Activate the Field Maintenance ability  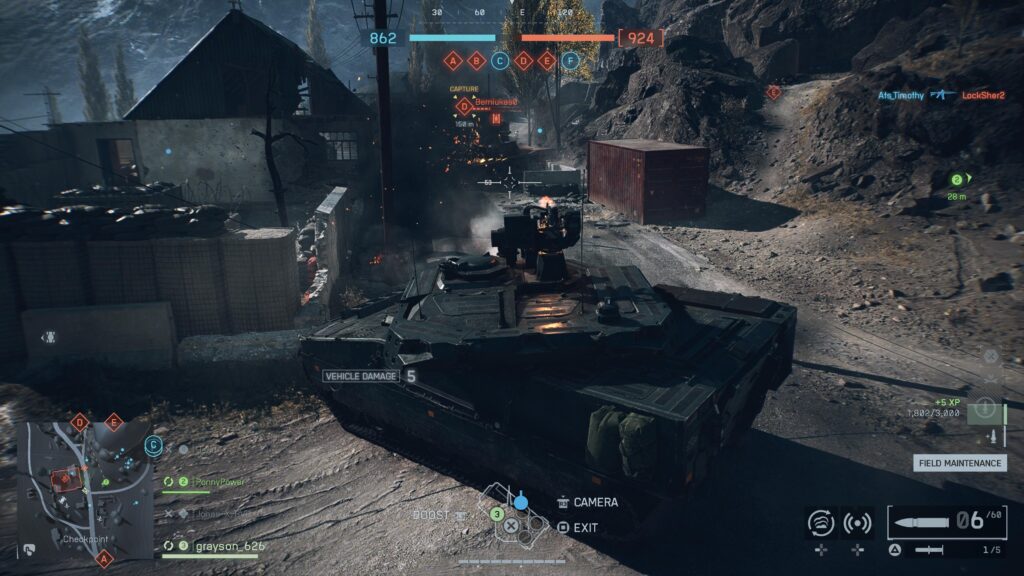[x=959, y=463]
